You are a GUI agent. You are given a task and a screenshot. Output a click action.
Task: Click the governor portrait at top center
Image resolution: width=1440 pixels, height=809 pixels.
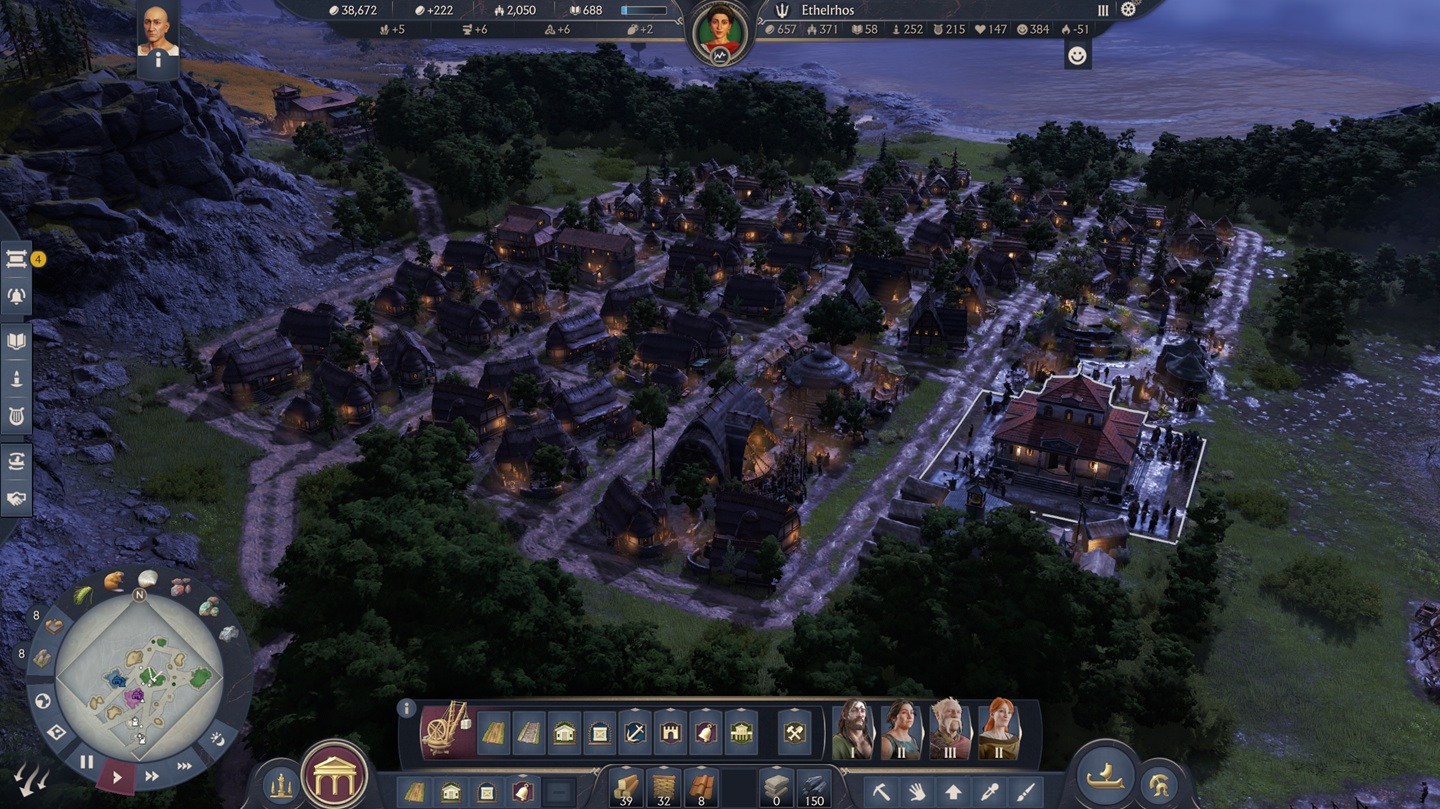pyautogui.click(x=720, y=34)
